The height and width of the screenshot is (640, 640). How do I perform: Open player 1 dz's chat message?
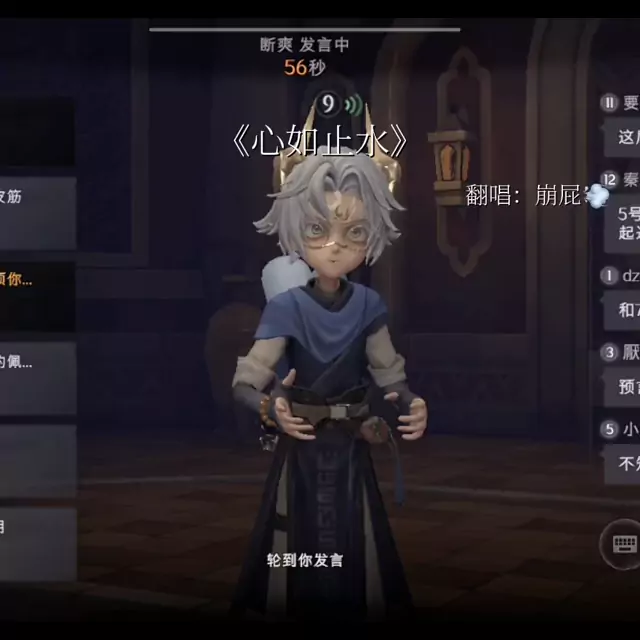(624, 310)
